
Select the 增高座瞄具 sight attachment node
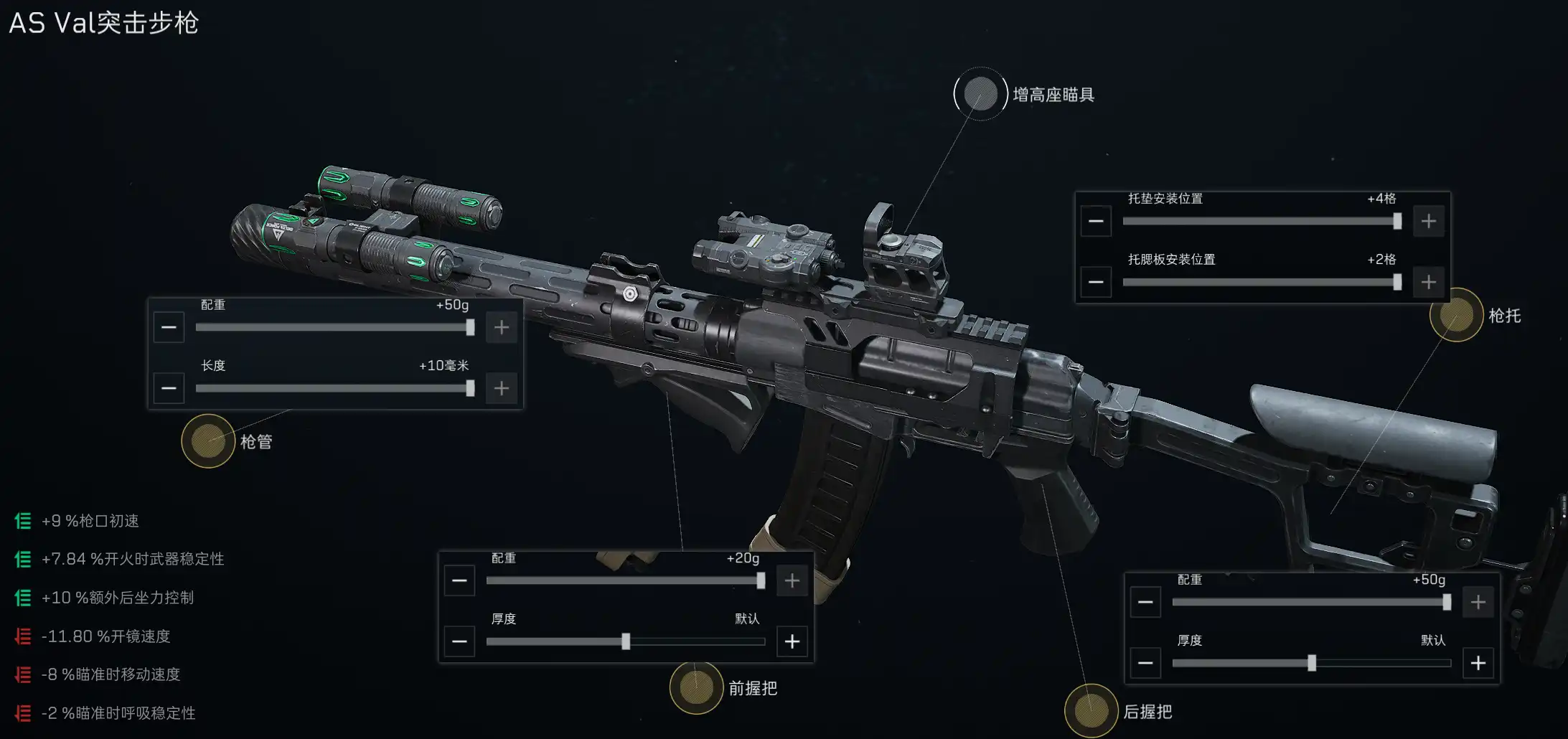point(980,94)
